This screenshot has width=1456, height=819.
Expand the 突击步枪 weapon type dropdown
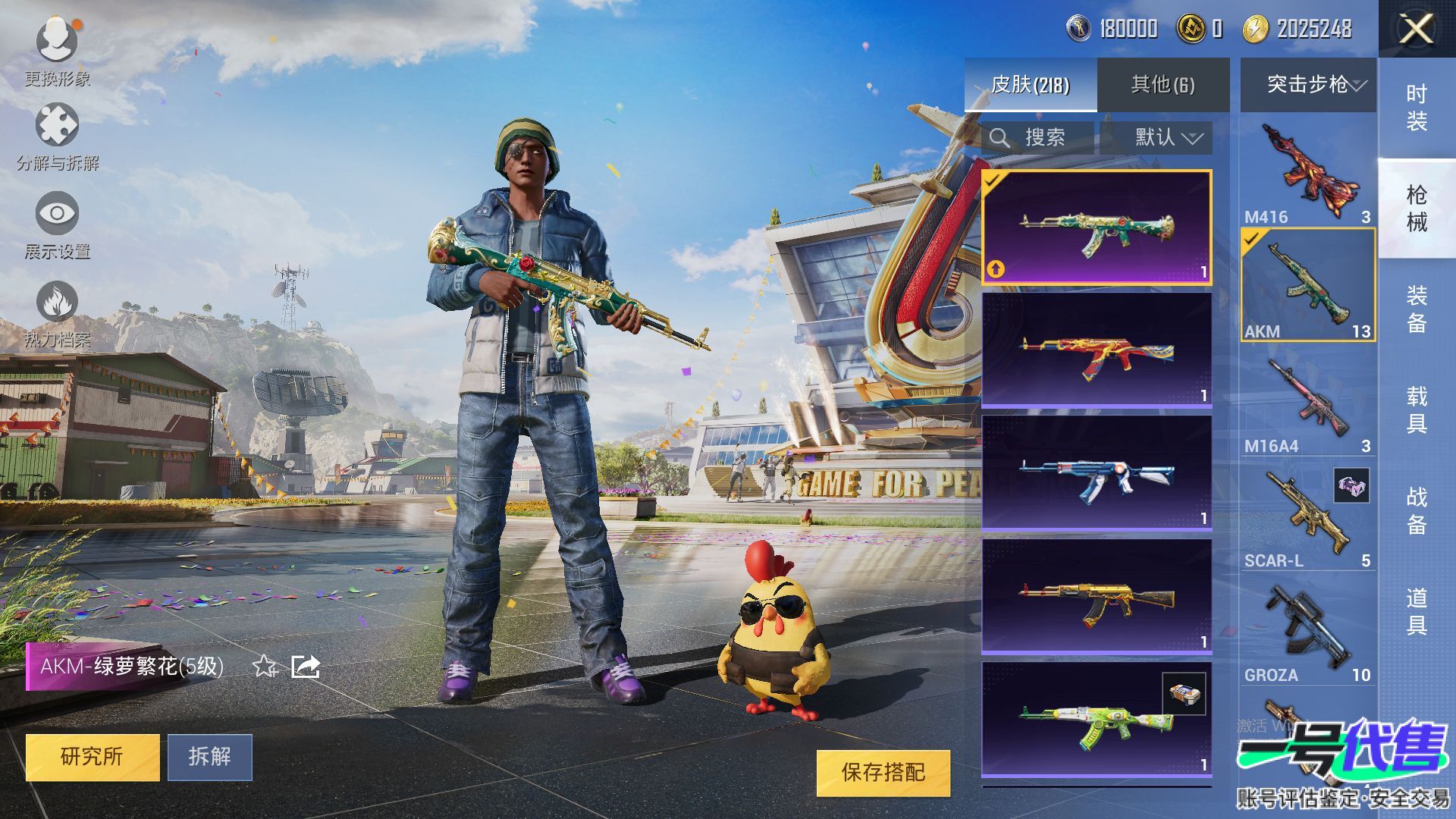tap(1308, 85)
